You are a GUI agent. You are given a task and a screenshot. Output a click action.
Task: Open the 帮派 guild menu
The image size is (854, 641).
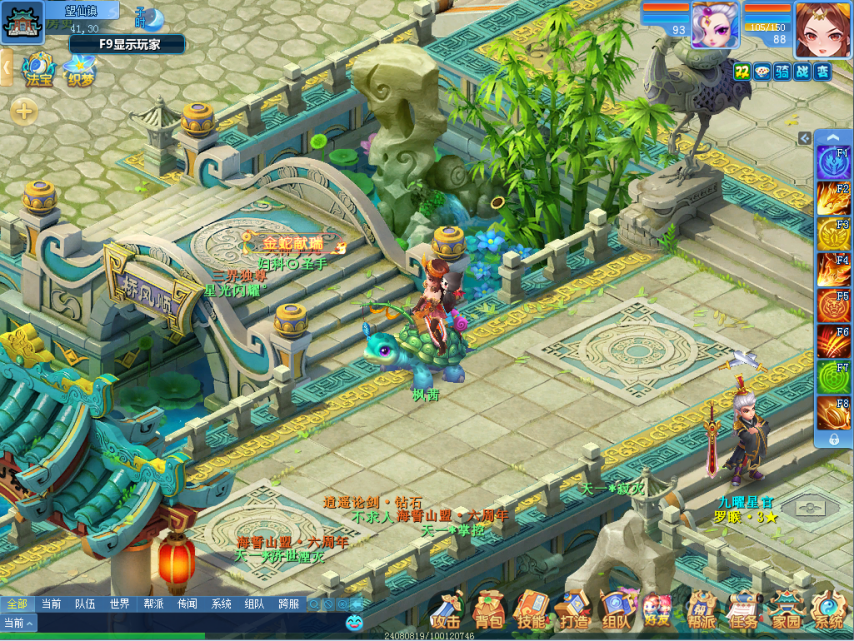[x=701, y=610]
